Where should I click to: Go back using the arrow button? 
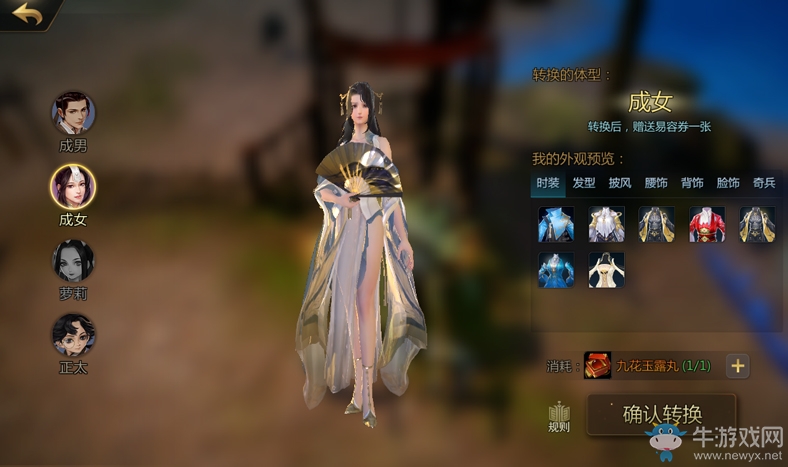(28, 15)
